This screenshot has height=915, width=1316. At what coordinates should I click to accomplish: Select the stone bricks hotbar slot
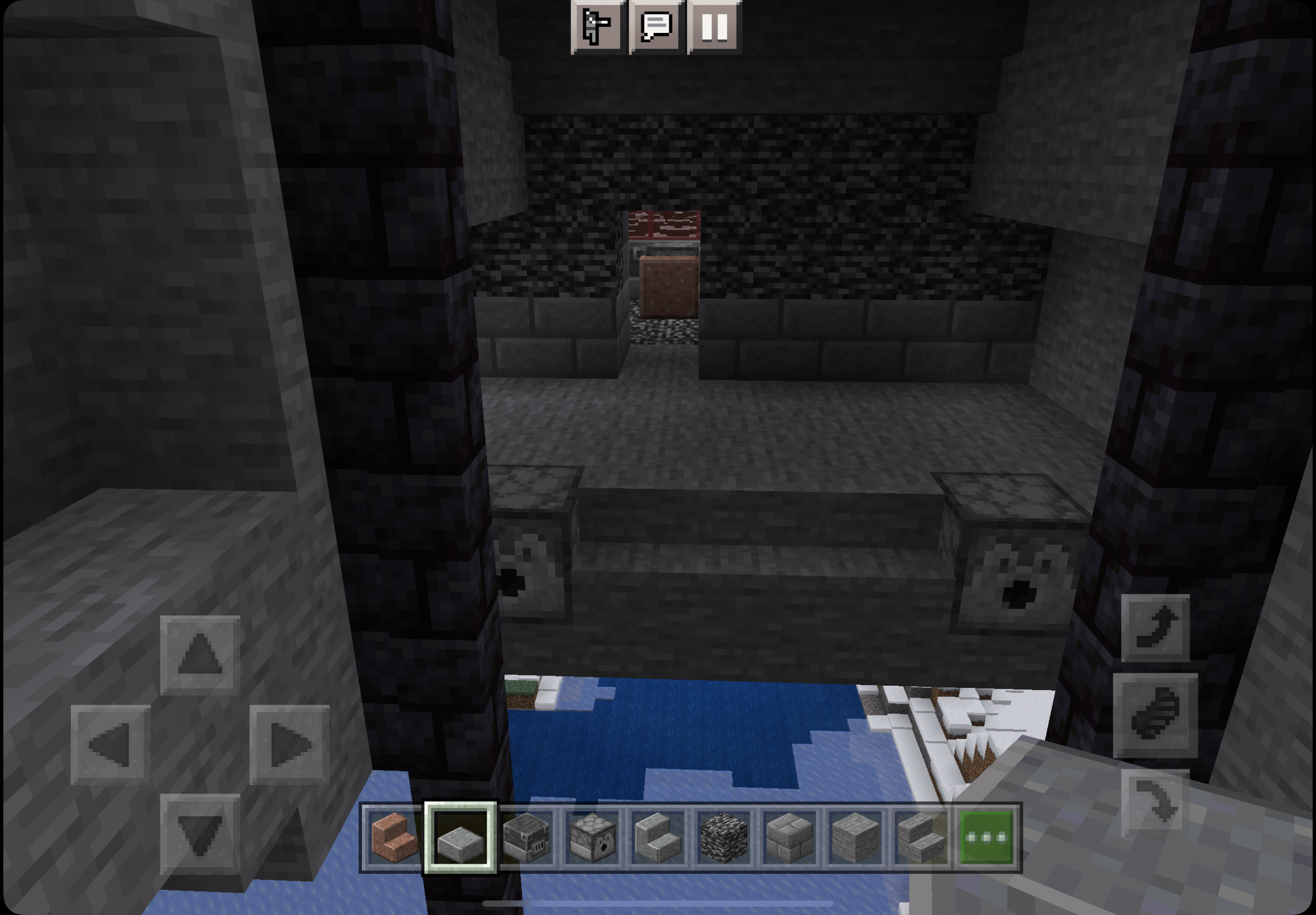coord(790,837)
